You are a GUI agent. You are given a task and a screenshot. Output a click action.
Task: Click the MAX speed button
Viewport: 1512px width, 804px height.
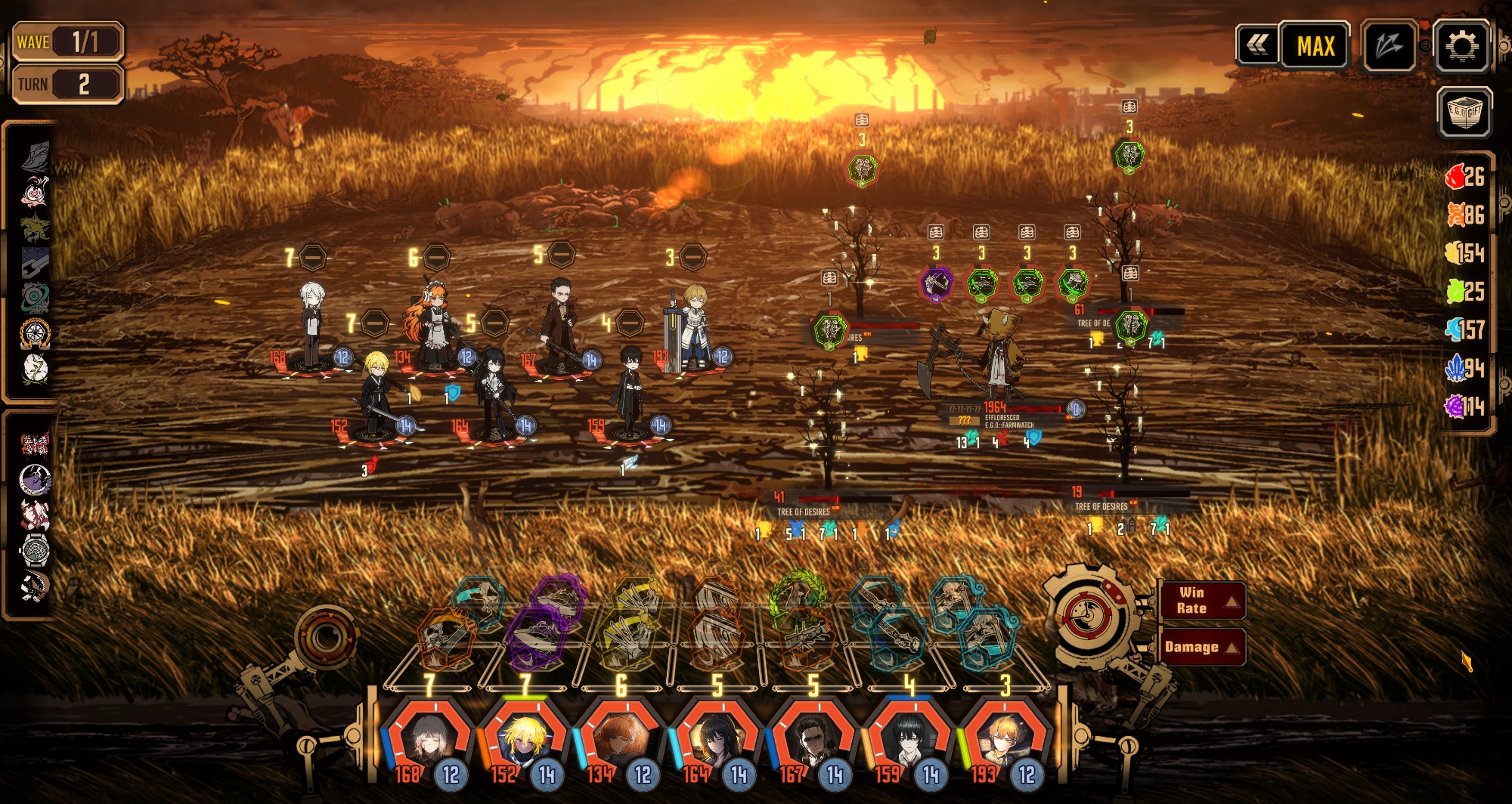click(x=1315, y=47)
